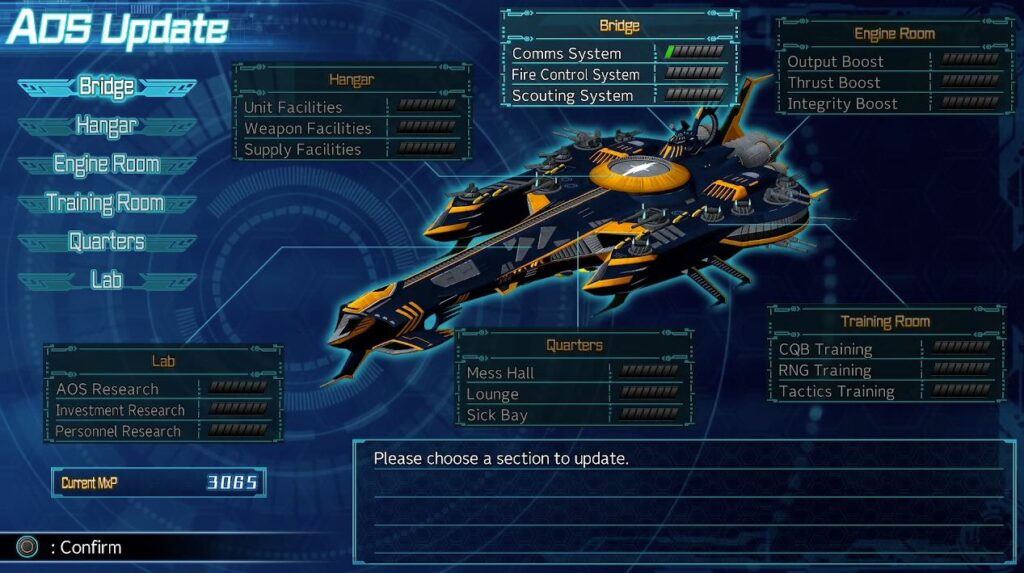Choose the Scouting System row
This screenshot has width=1024, height=573.
point(617,96)
